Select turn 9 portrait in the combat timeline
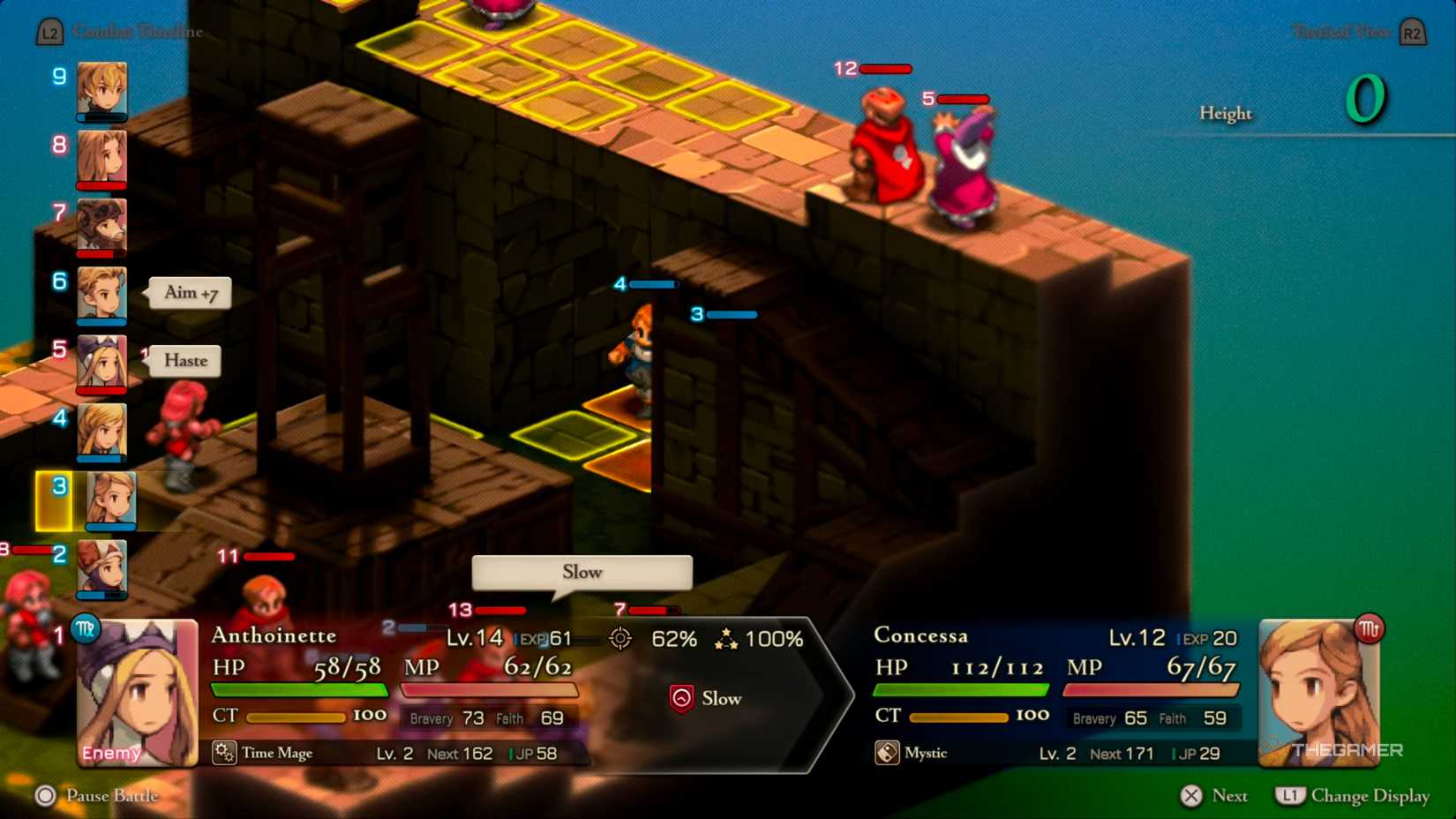Image resolution: width=1456 pixels, height=819 pixels. tap(101, 89)
